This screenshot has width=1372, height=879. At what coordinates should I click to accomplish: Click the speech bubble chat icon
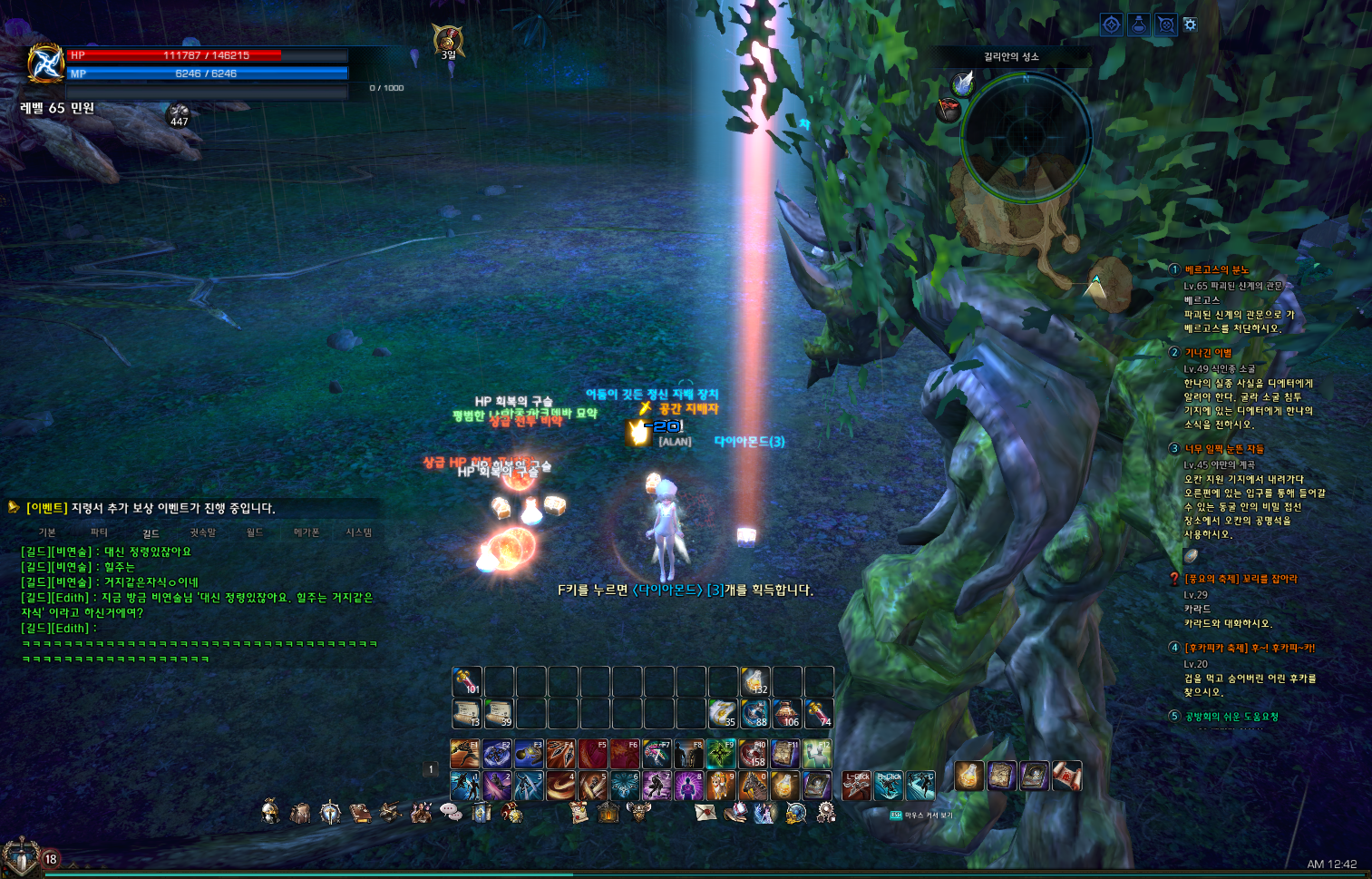coord(451,812)
